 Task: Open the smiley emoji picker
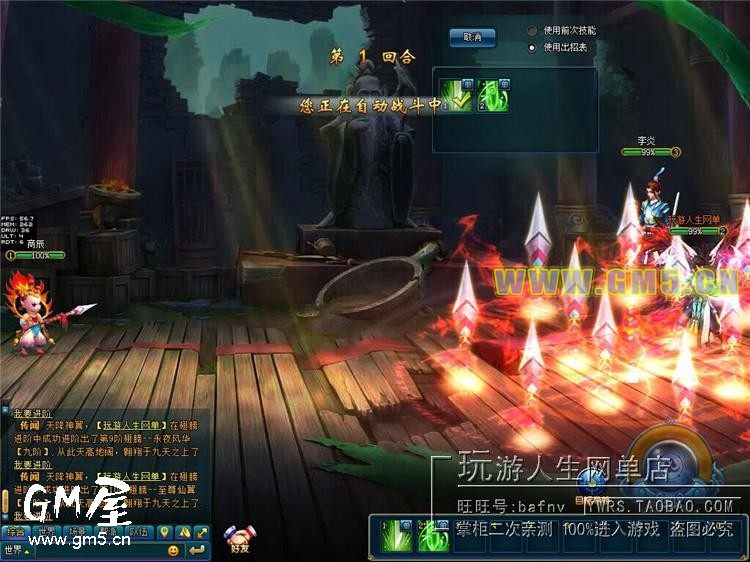pyautogui.click(x=173, y=550)
